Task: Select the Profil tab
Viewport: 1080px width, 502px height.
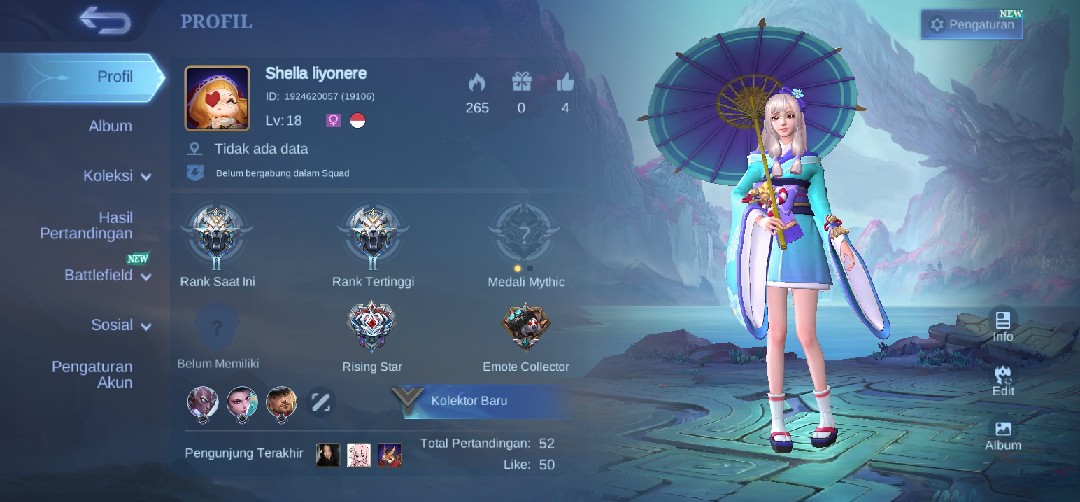Action: (114, 77)
